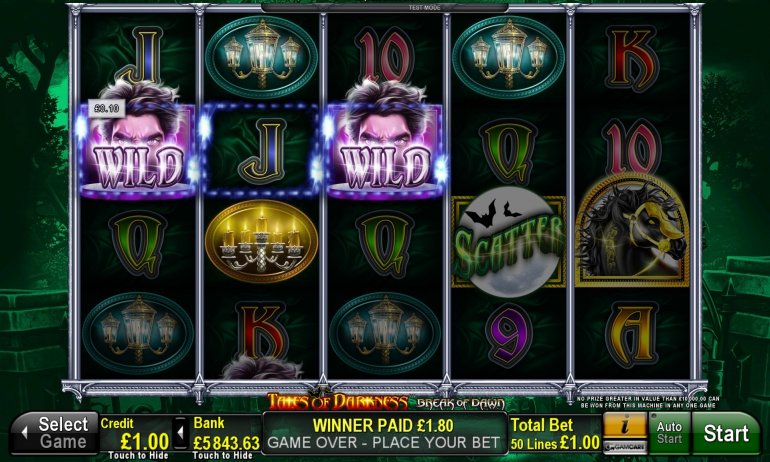This screenshot has height=462, width=770.
Task: Change the Total Bet amount
Action: click(553, 434)
